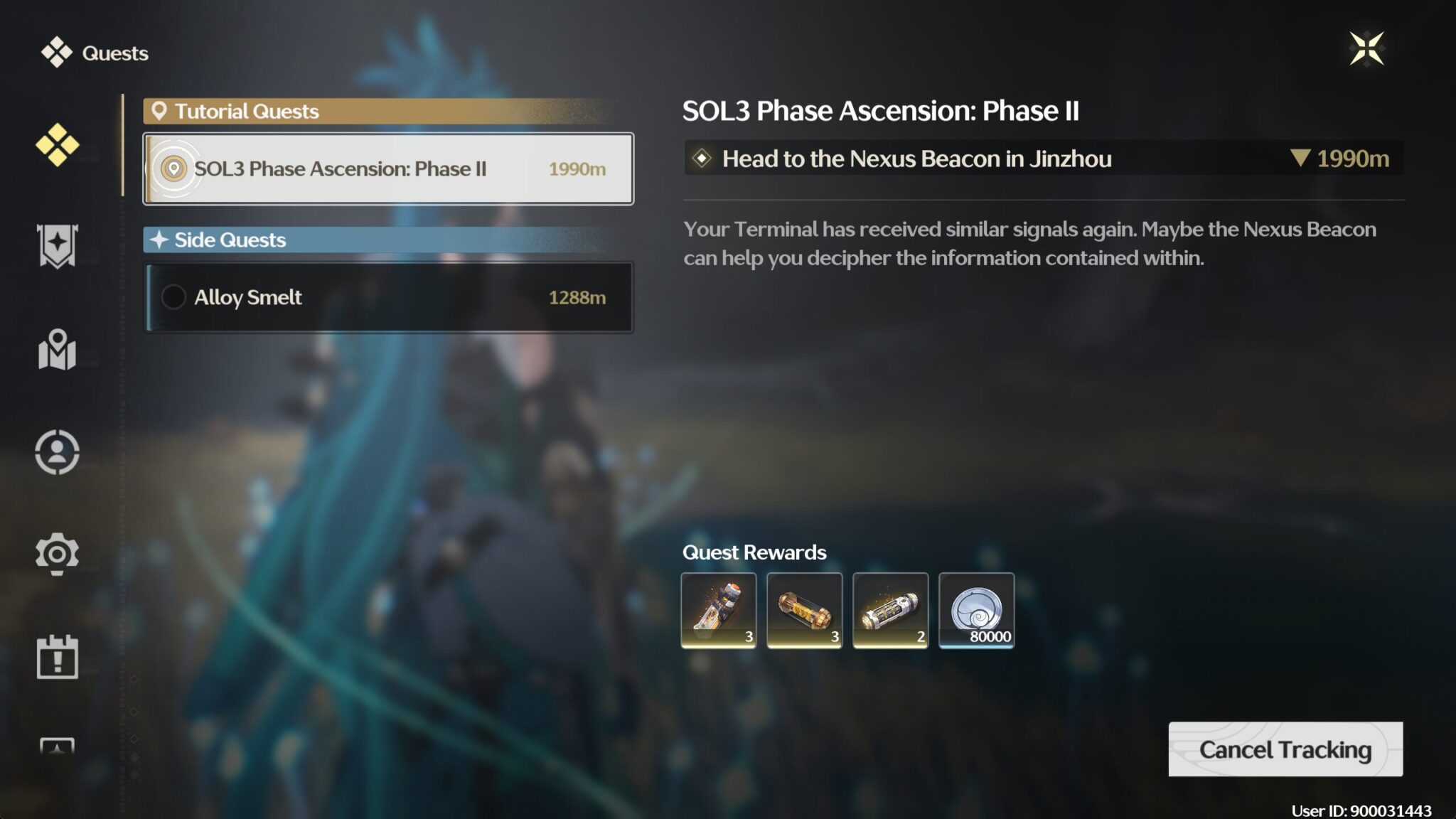Toggle tracking circle next to Alloy Smelt
Image resolution: width=1456 pixels, height=819 pixels.
(173, 297)
